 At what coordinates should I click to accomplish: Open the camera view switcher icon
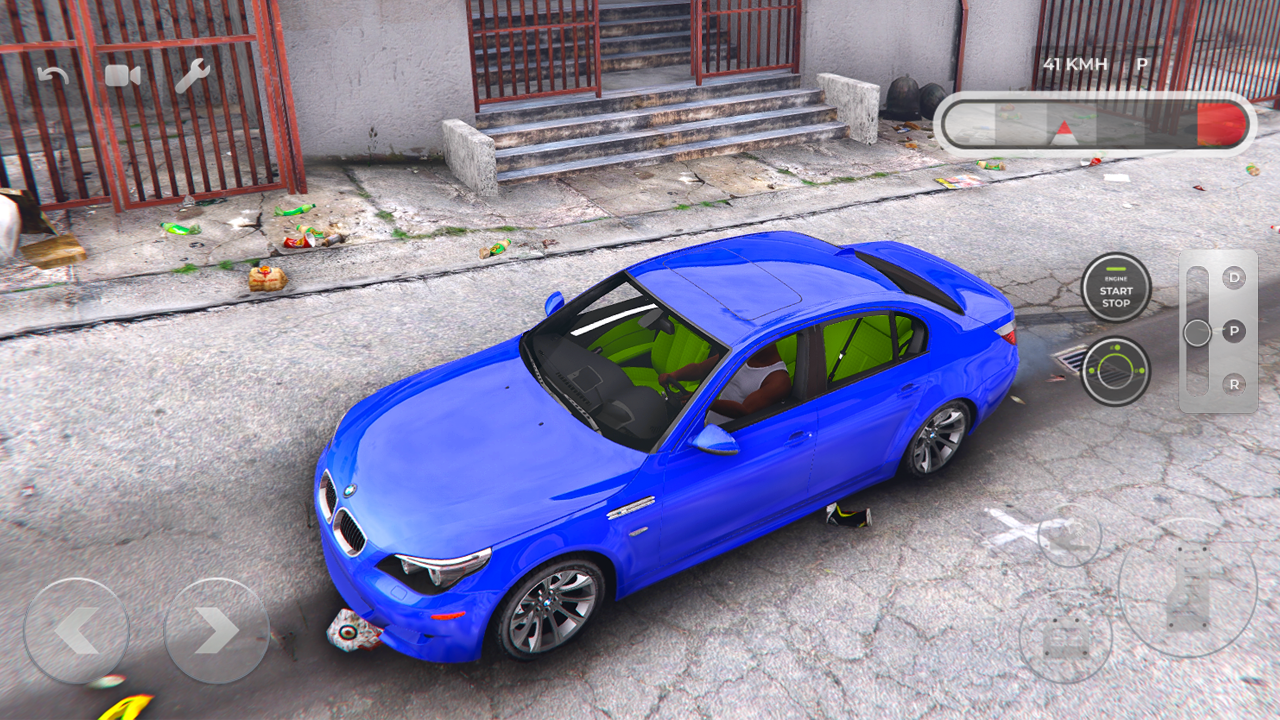122,76
